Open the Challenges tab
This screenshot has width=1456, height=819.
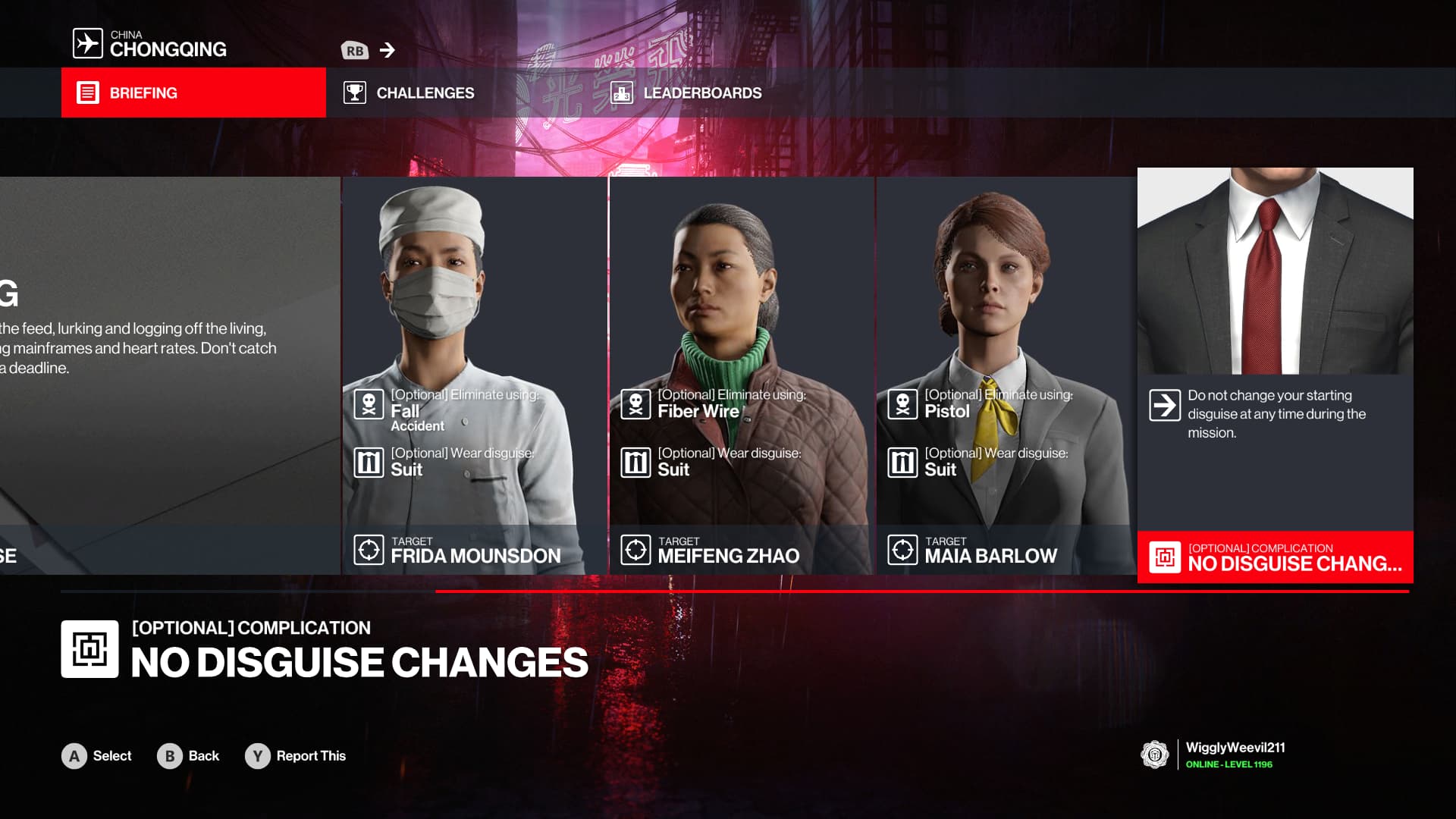click(409, 93)
